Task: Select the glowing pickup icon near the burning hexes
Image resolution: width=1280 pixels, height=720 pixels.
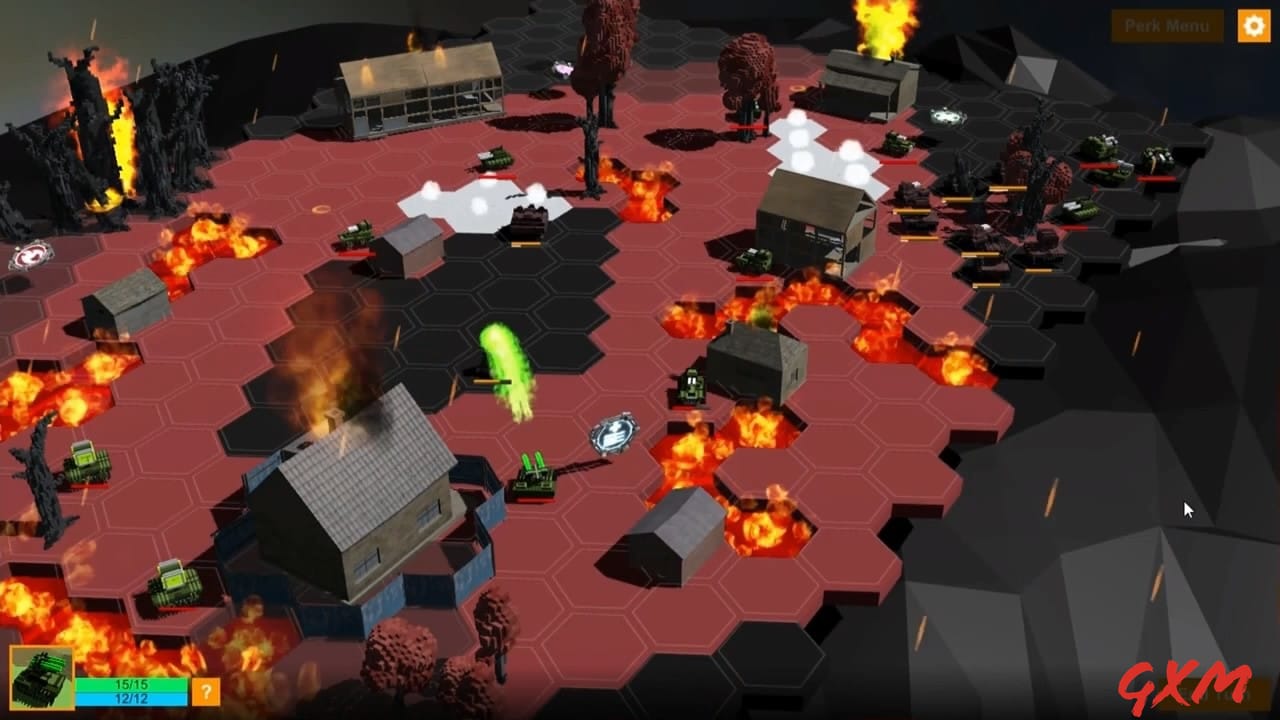Action: coord(615,431)
